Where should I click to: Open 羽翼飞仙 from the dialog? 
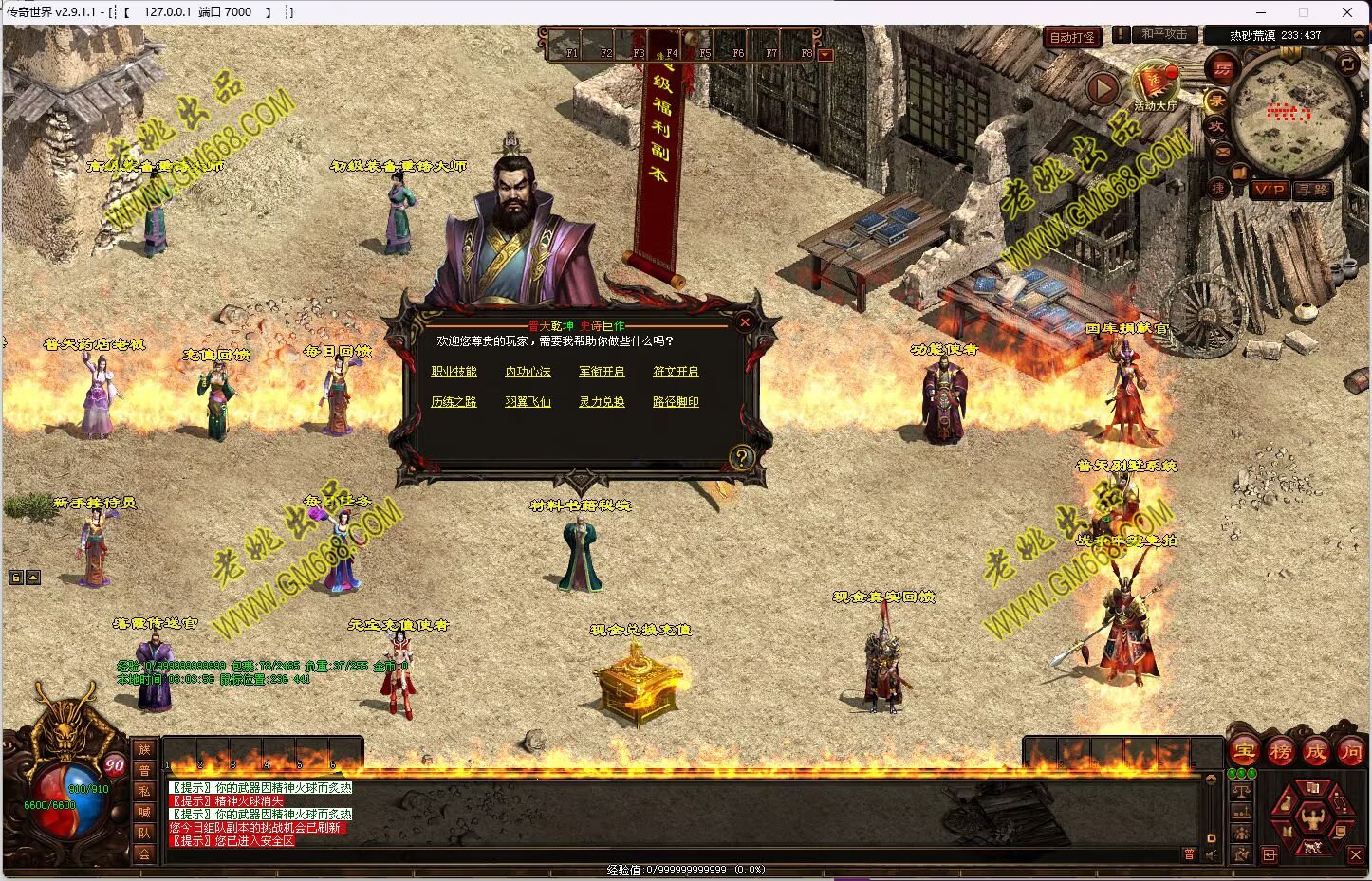tap(528, 402)
